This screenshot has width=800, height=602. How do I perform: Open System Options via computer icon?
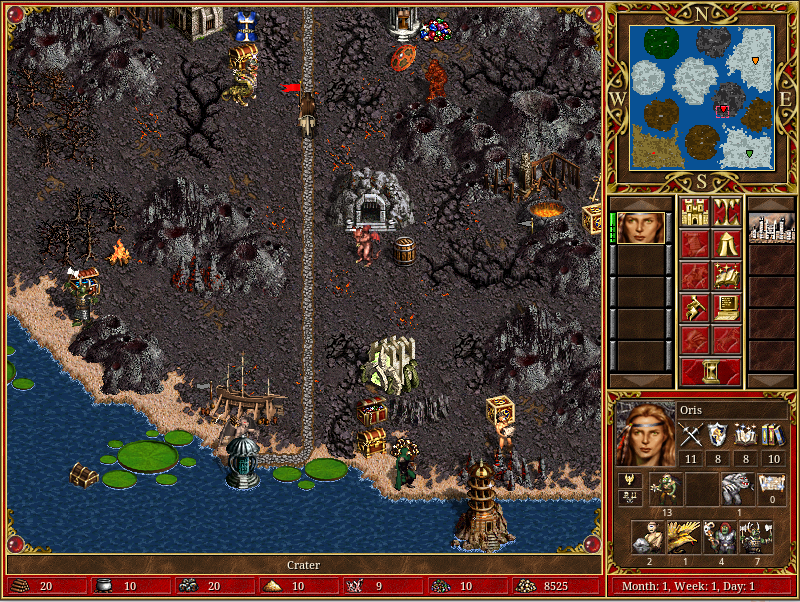[x=726, y=307]
